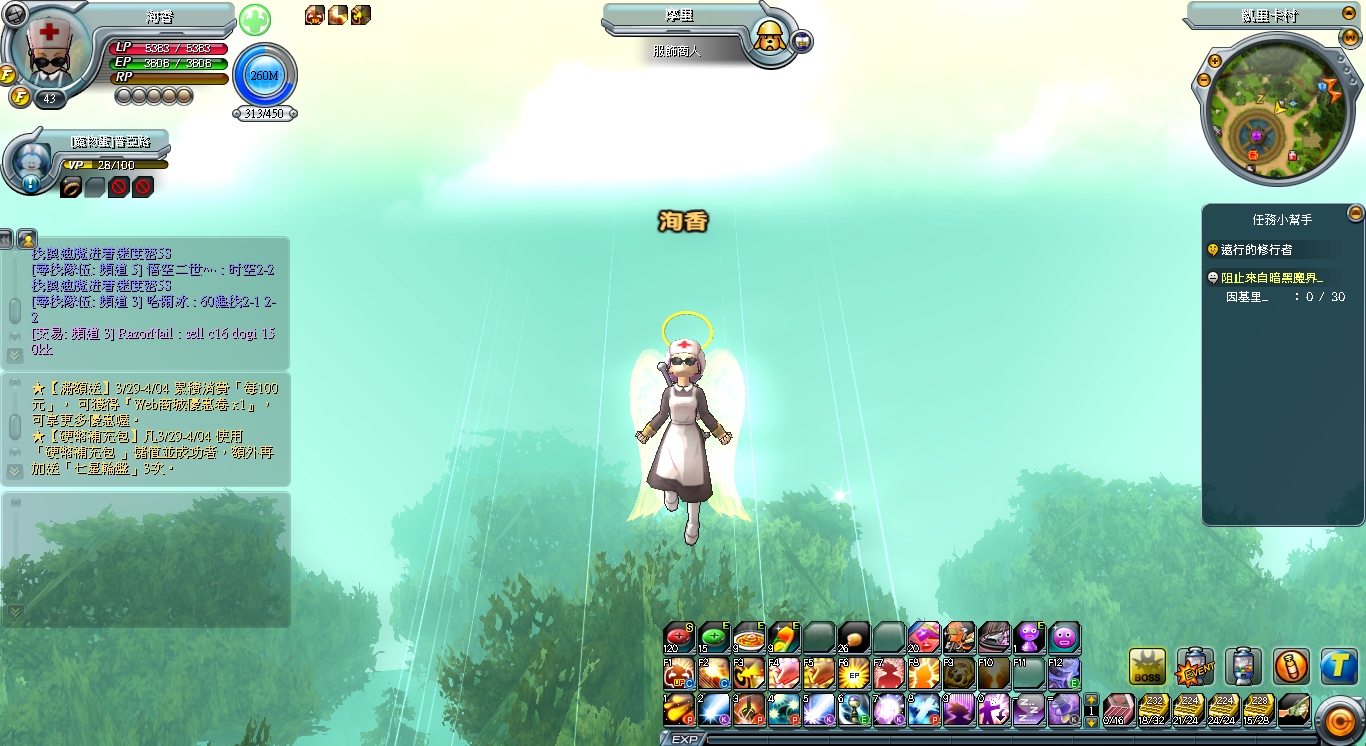Click the blue T button

click(1338, 666)
